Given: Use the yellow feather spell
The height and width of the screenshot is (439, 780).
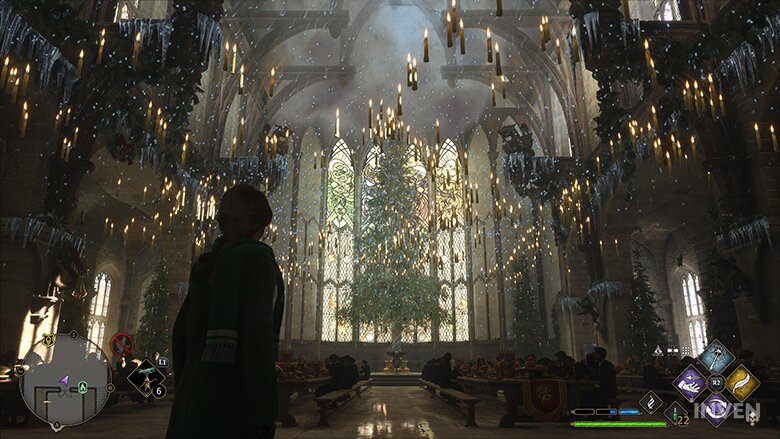Looking at the screenshot, I should click(741, 383).
